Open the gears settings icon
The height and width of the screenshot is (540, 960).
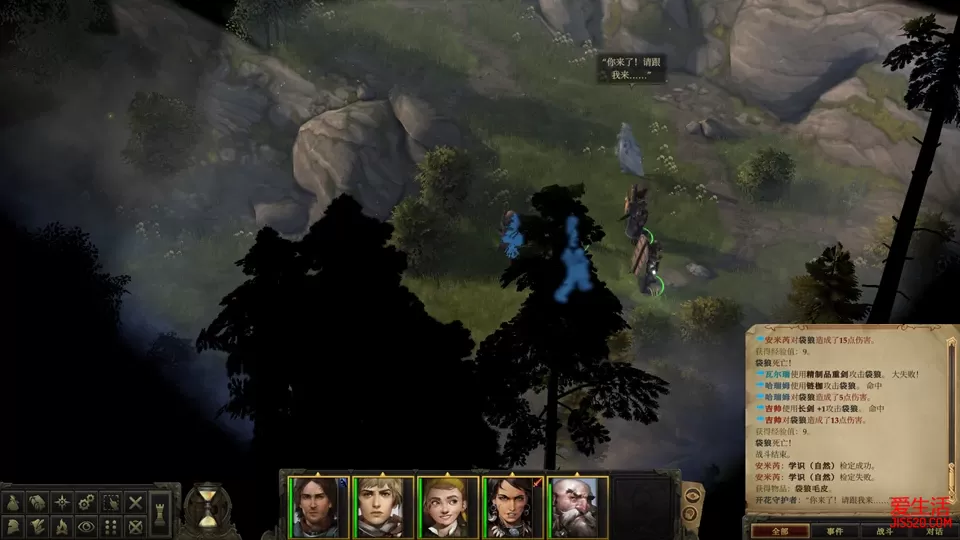coord(87,502)
